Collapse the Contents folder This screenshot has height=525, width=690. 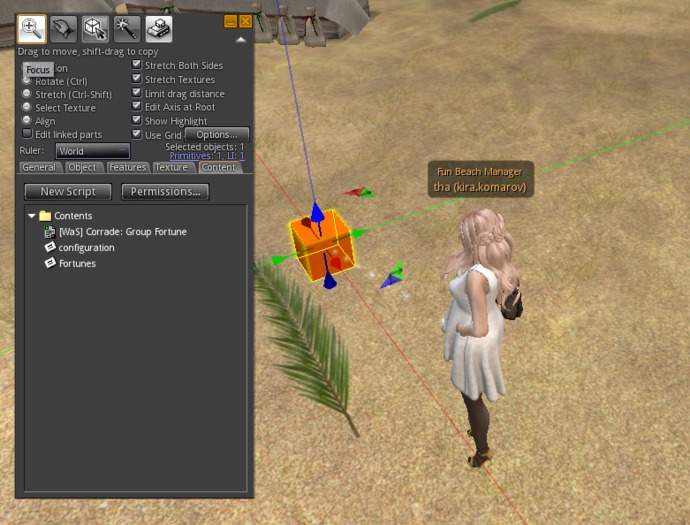pos(32,216)
